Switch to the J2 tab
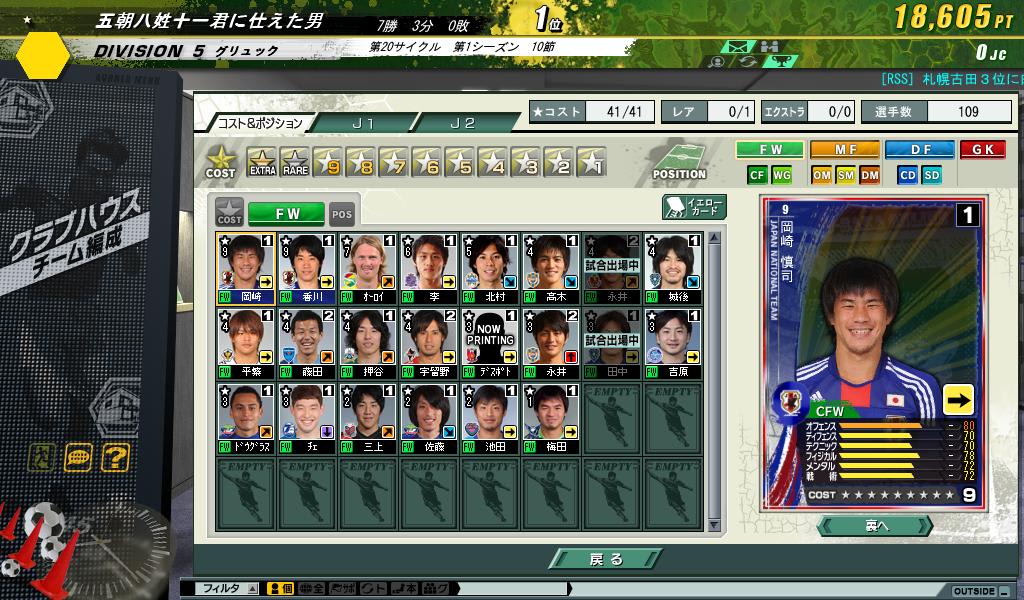The height and width of the screenshot is (600, 1024). click(x=462, y=123)
